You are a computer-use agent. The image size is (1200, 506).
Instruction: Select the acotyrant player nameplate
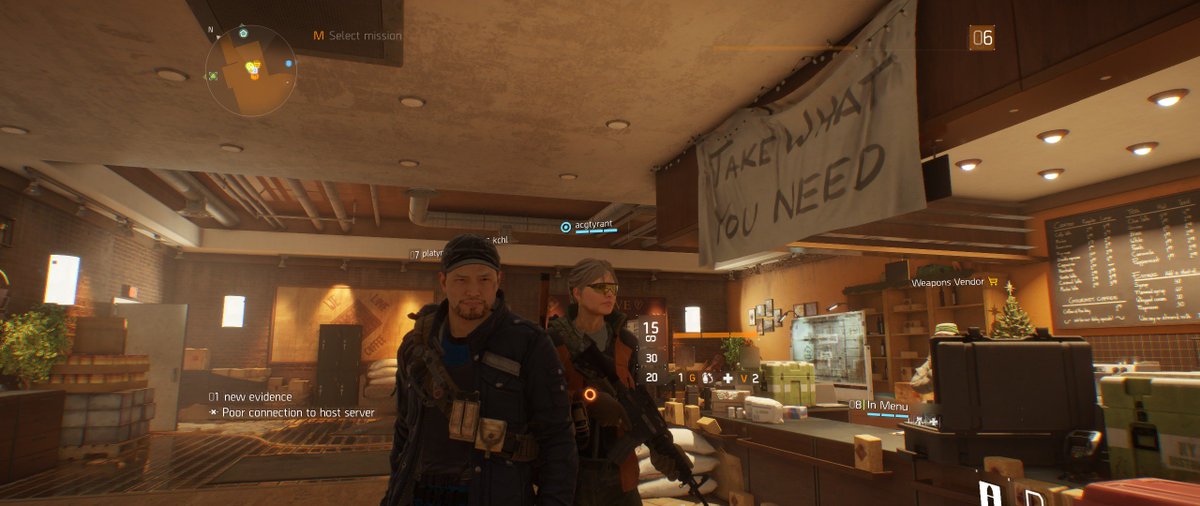pyautogui.click(x=588, y=227)
